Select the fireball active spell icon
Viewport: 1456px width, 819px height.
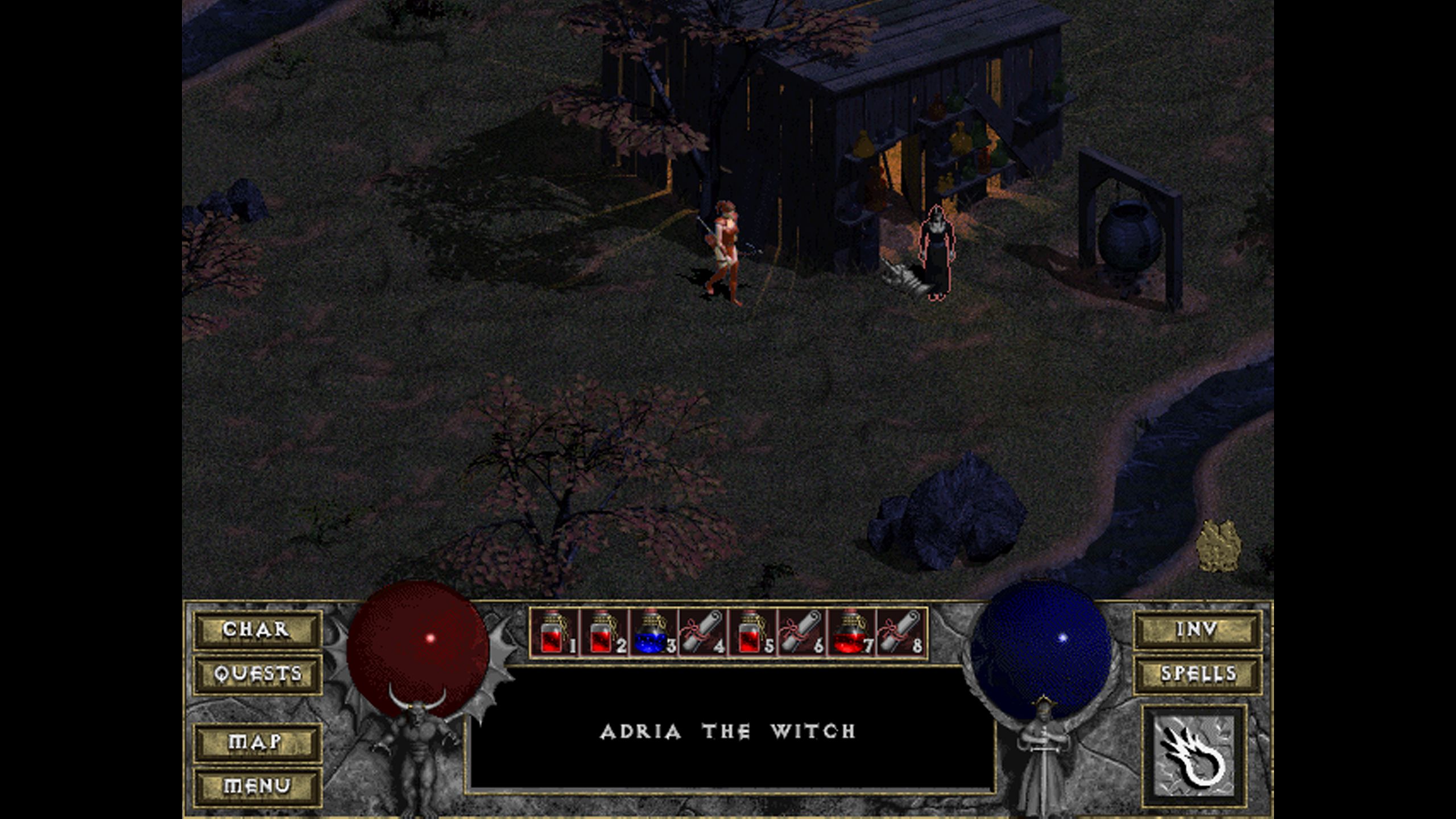tap(1194, 755)
